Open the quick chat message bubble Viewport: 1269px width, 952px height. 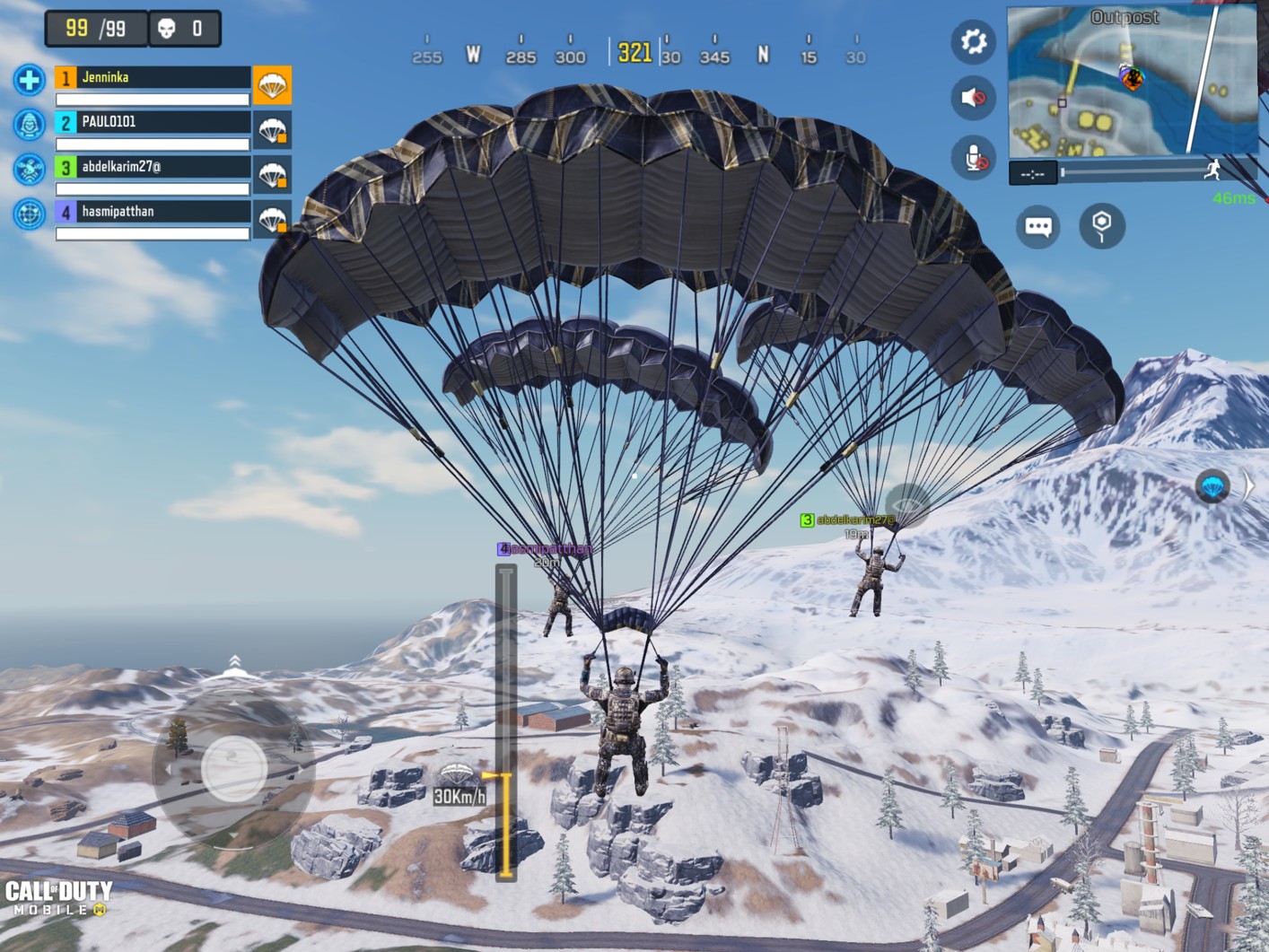point(1038,226)
